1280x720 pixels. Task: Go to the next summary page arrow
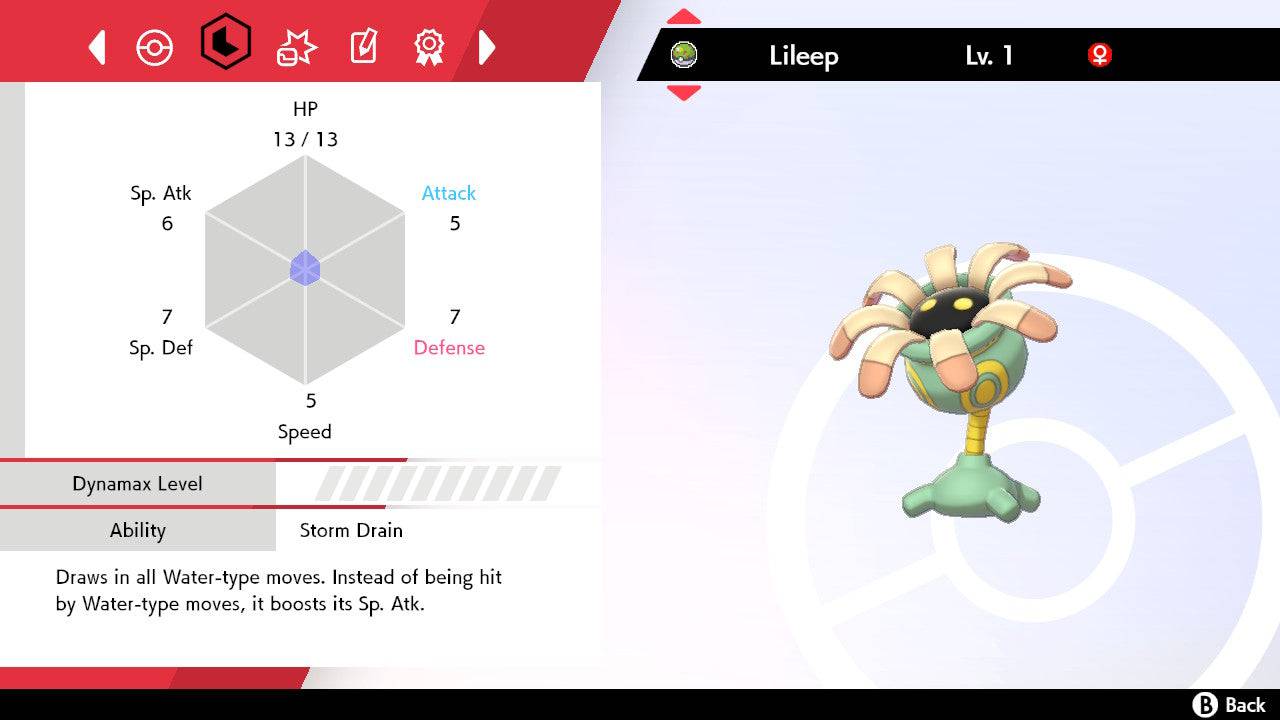(x=487, y=47)
